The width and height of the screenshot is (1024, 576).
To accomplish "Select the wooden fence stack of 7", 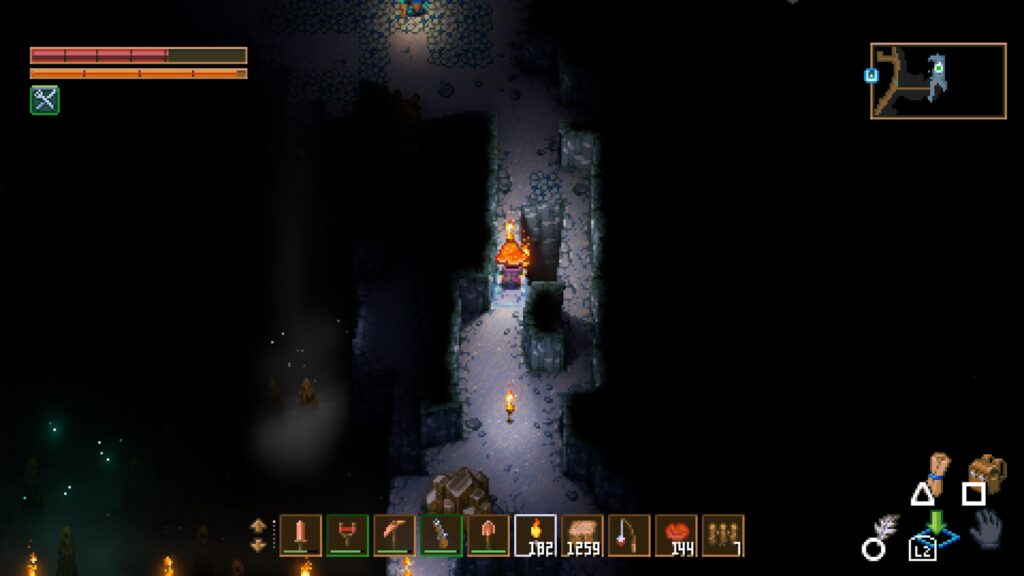I will point(723,535).
